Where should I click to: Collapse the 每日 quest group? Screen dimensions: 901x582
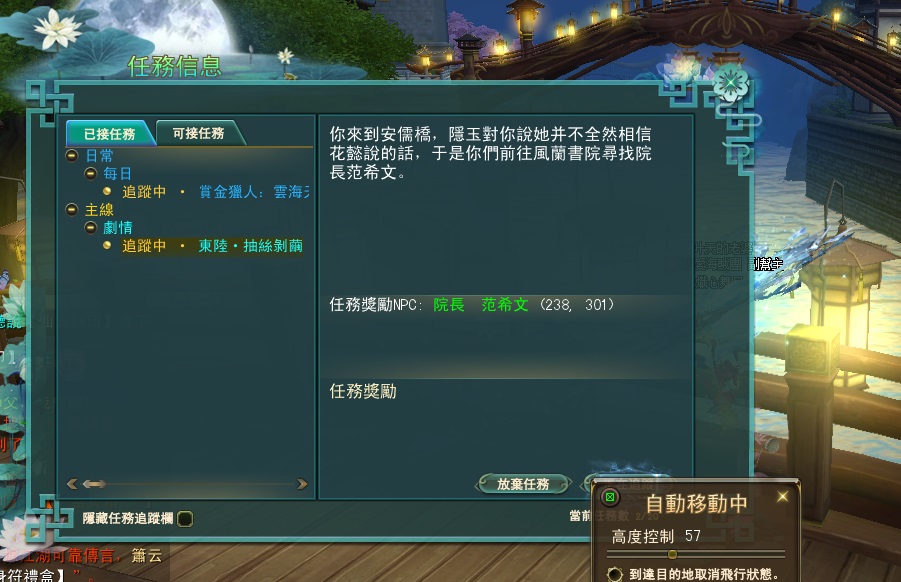(x=90, y=174)
